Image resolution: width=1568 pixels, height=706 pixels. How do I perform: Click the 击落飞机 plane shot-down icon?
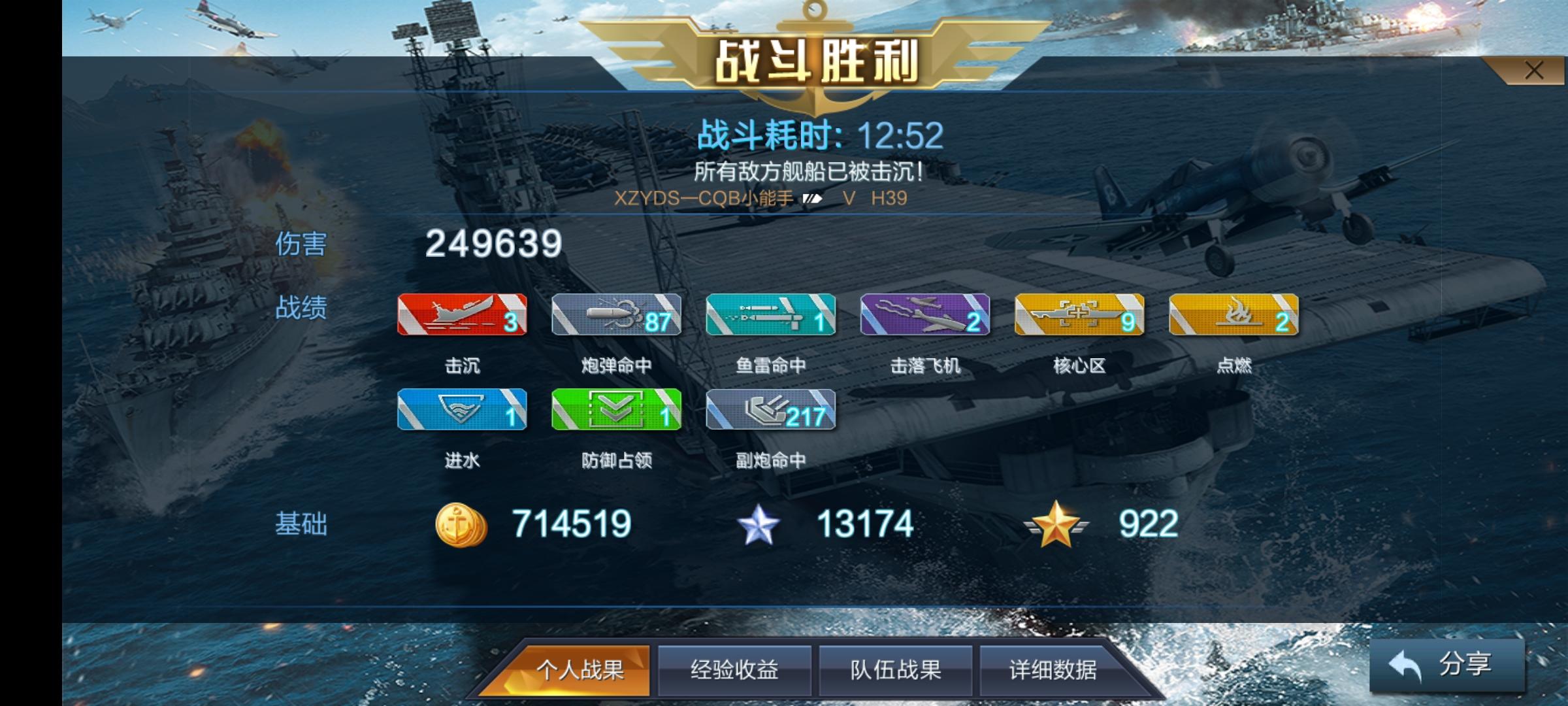923,317
